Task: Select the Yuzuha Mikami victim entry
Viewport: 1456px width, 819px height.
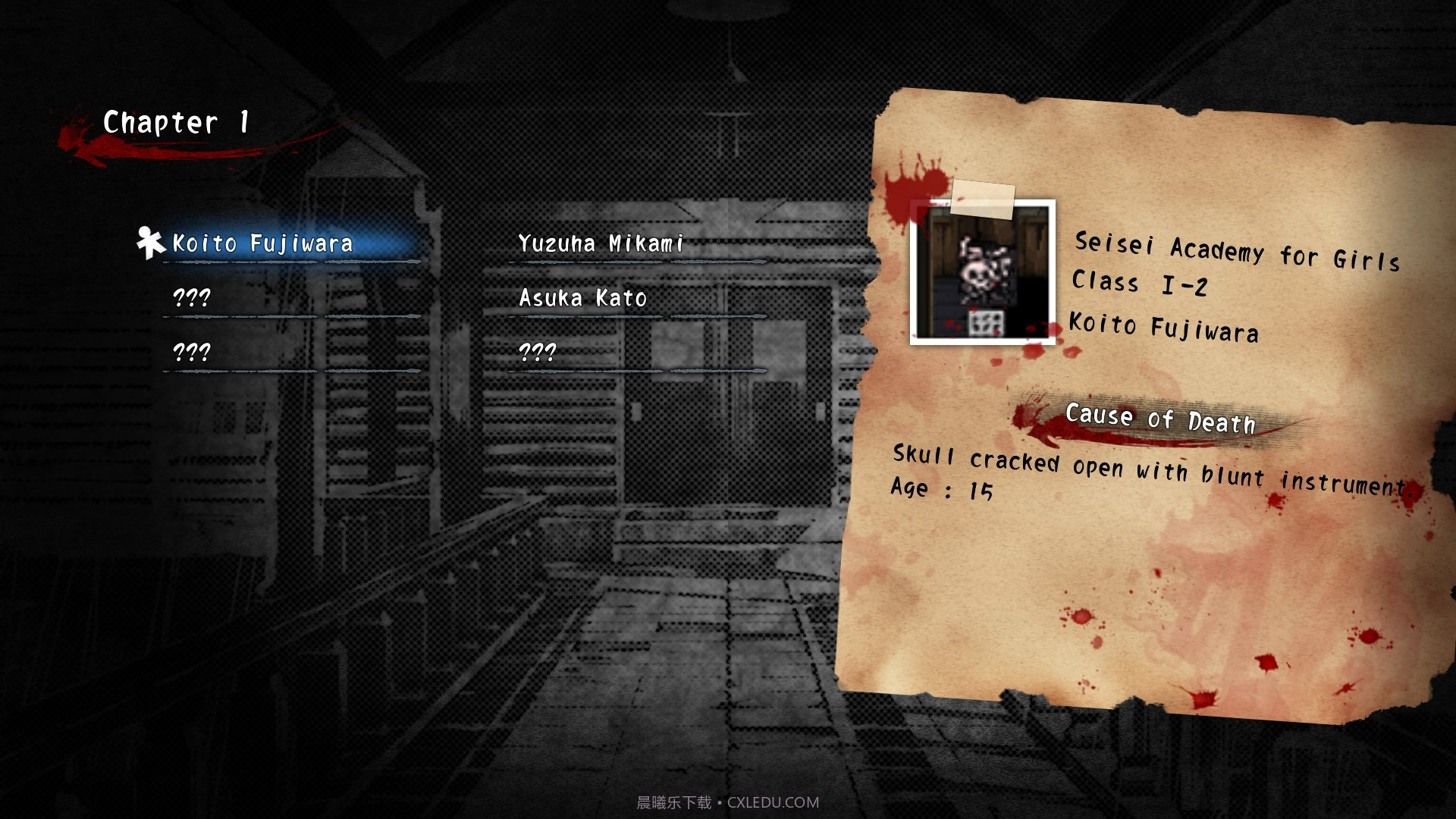Action: [x=599, y=243]
